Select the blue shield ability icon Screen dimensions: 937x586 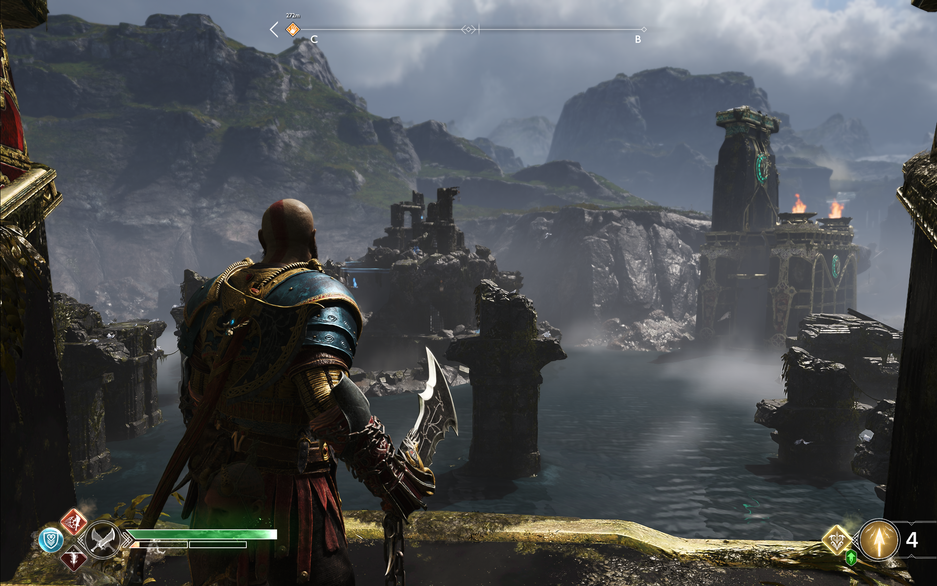click(x=51, y=540)
